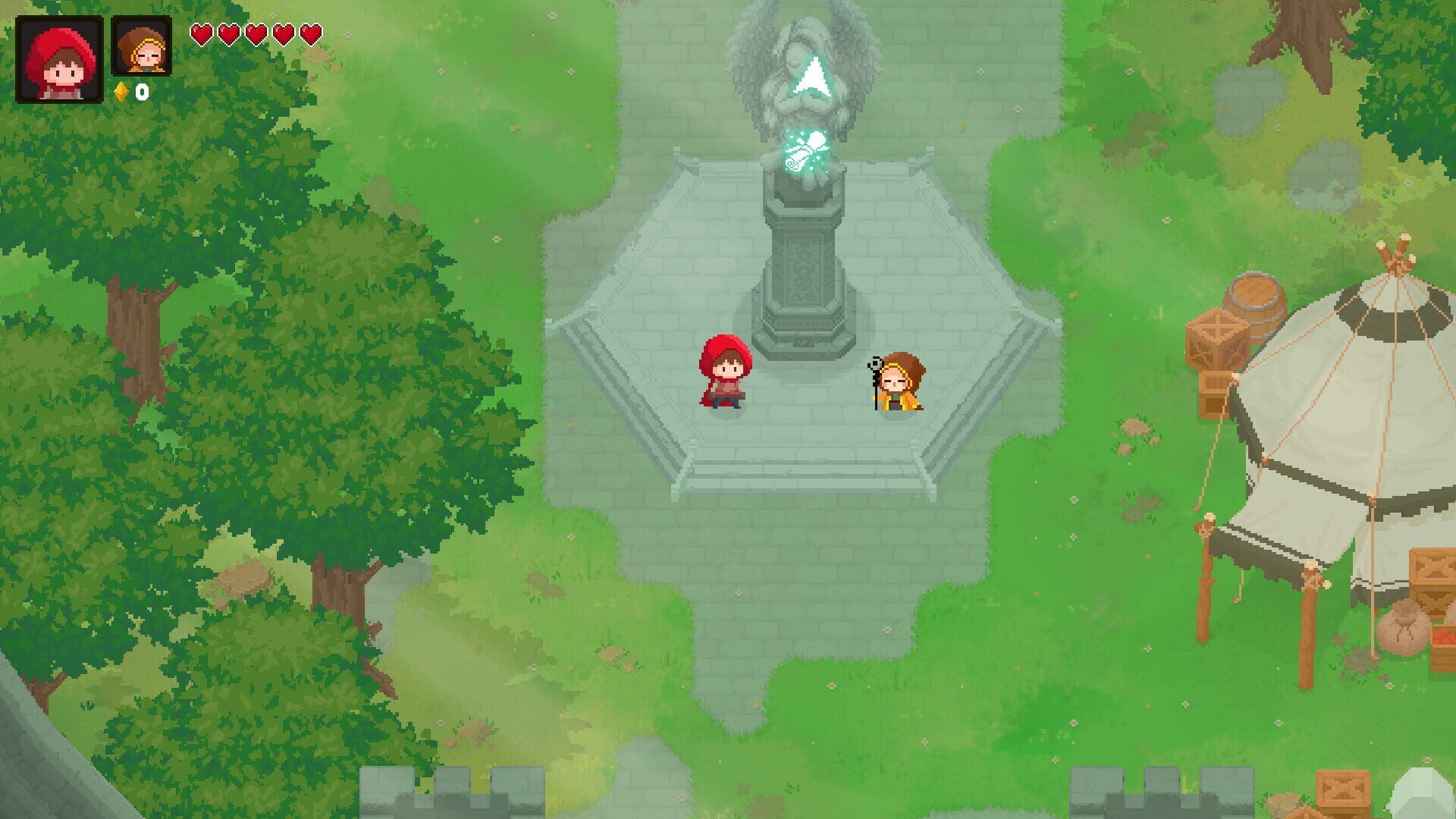Click the fourth heart in the health row
Viewport: 1456px width, 819px height.
tap(282, 34)
